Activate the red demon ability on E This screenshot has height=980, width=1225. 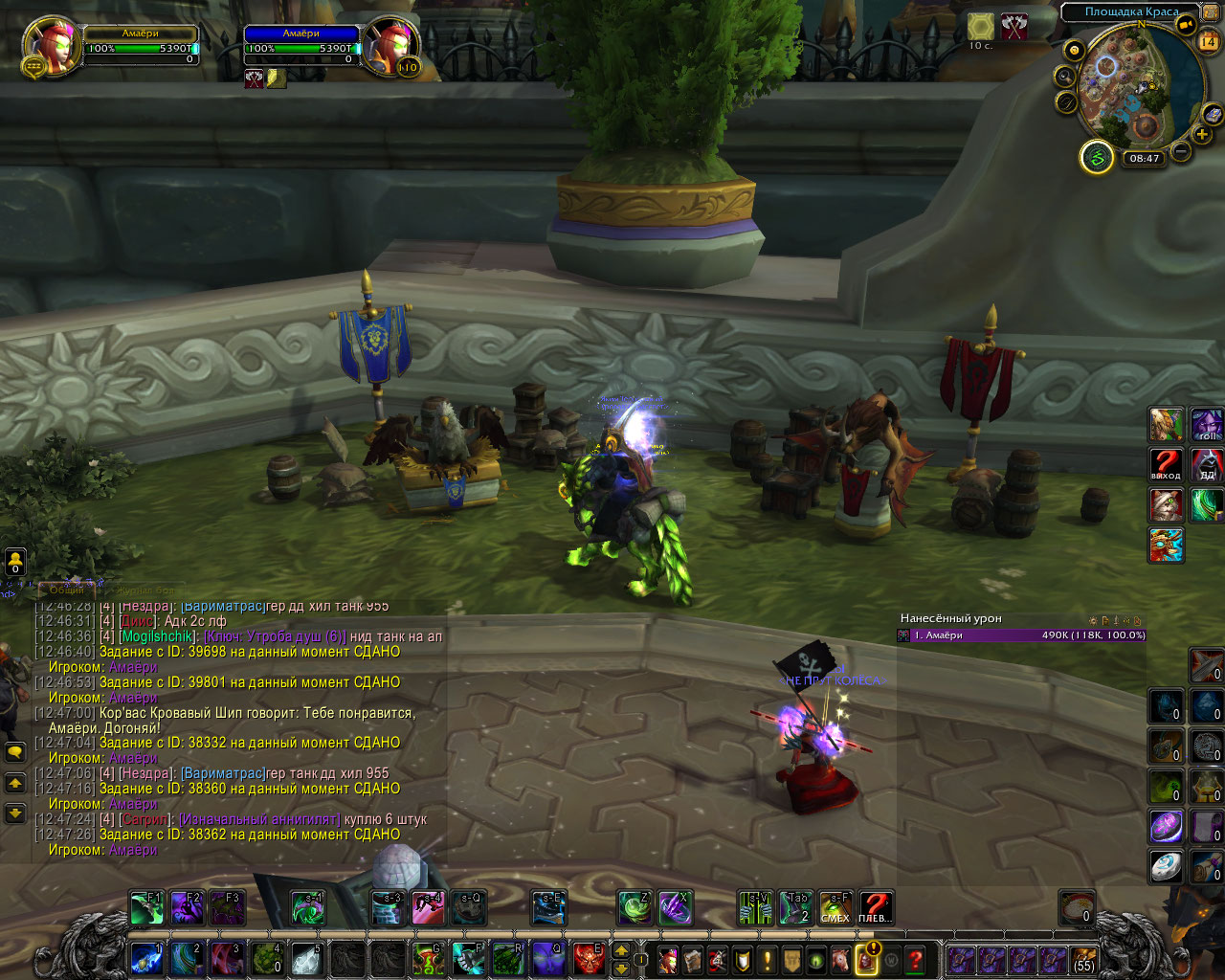tap(589, 958)
